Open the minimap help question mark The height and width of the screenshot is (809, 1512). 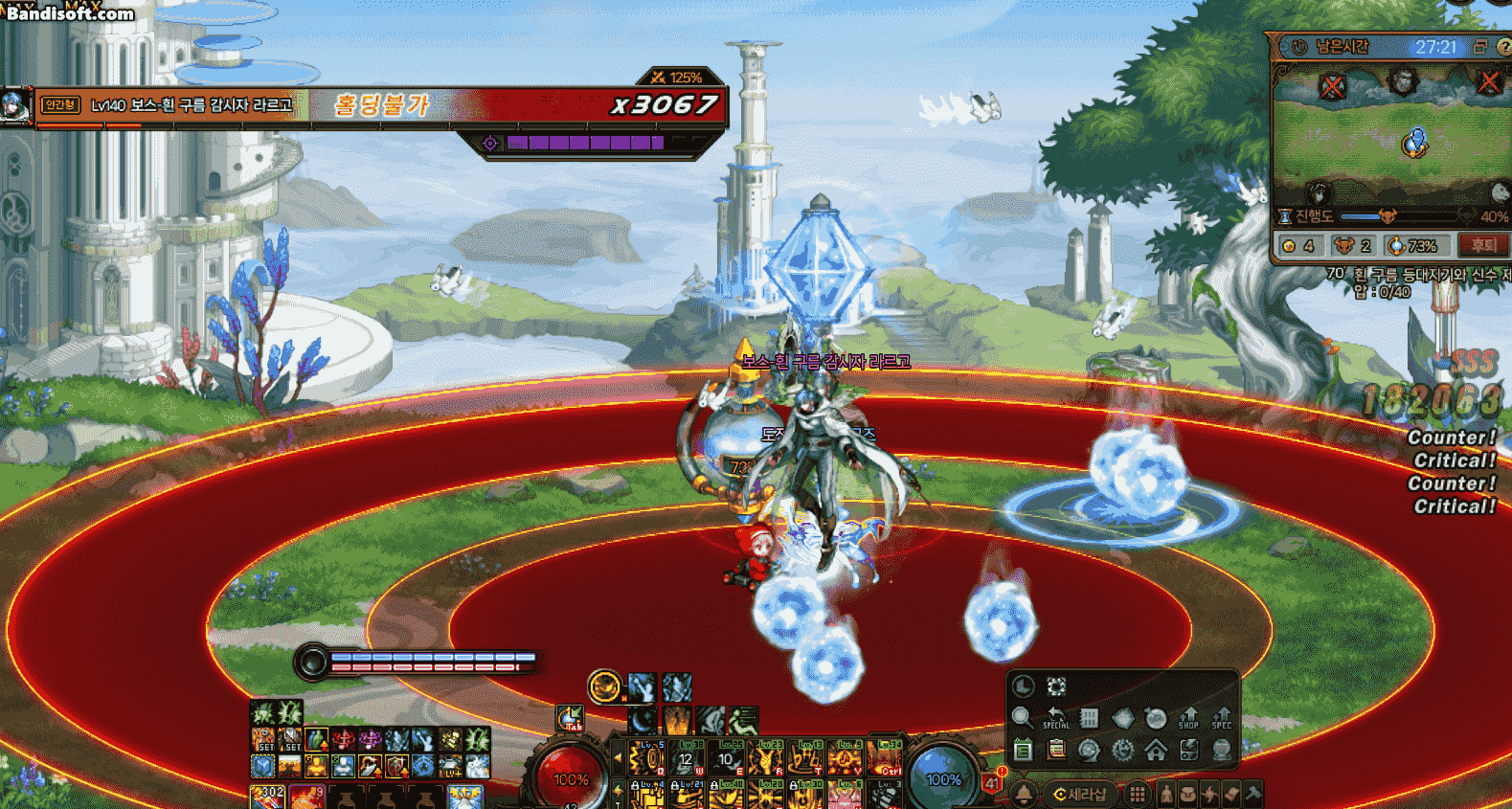[1503, 47]
